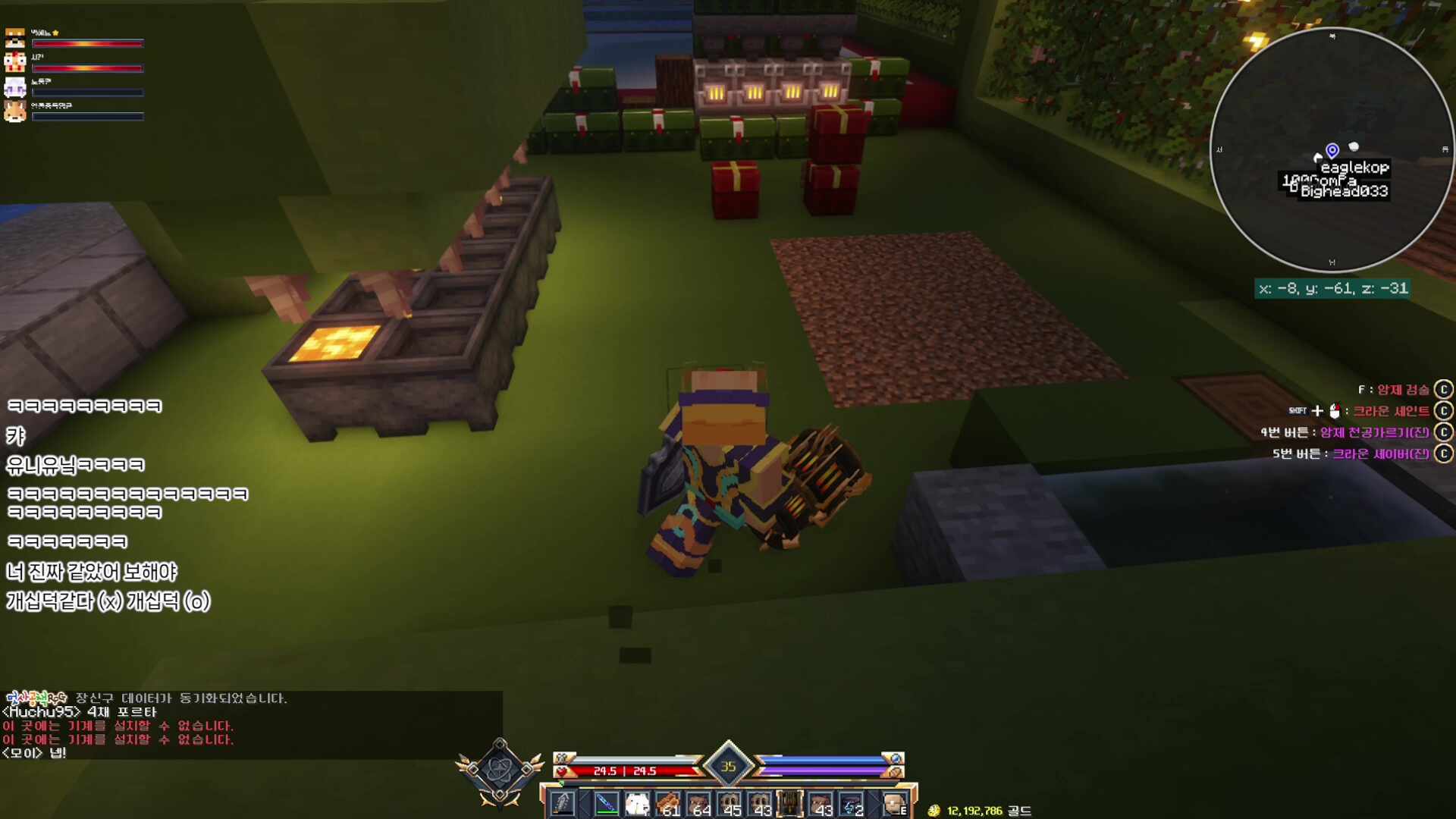Select the hotbar item stack of 45
Viewport: 1456px width, 819px height.
(730, 803)
